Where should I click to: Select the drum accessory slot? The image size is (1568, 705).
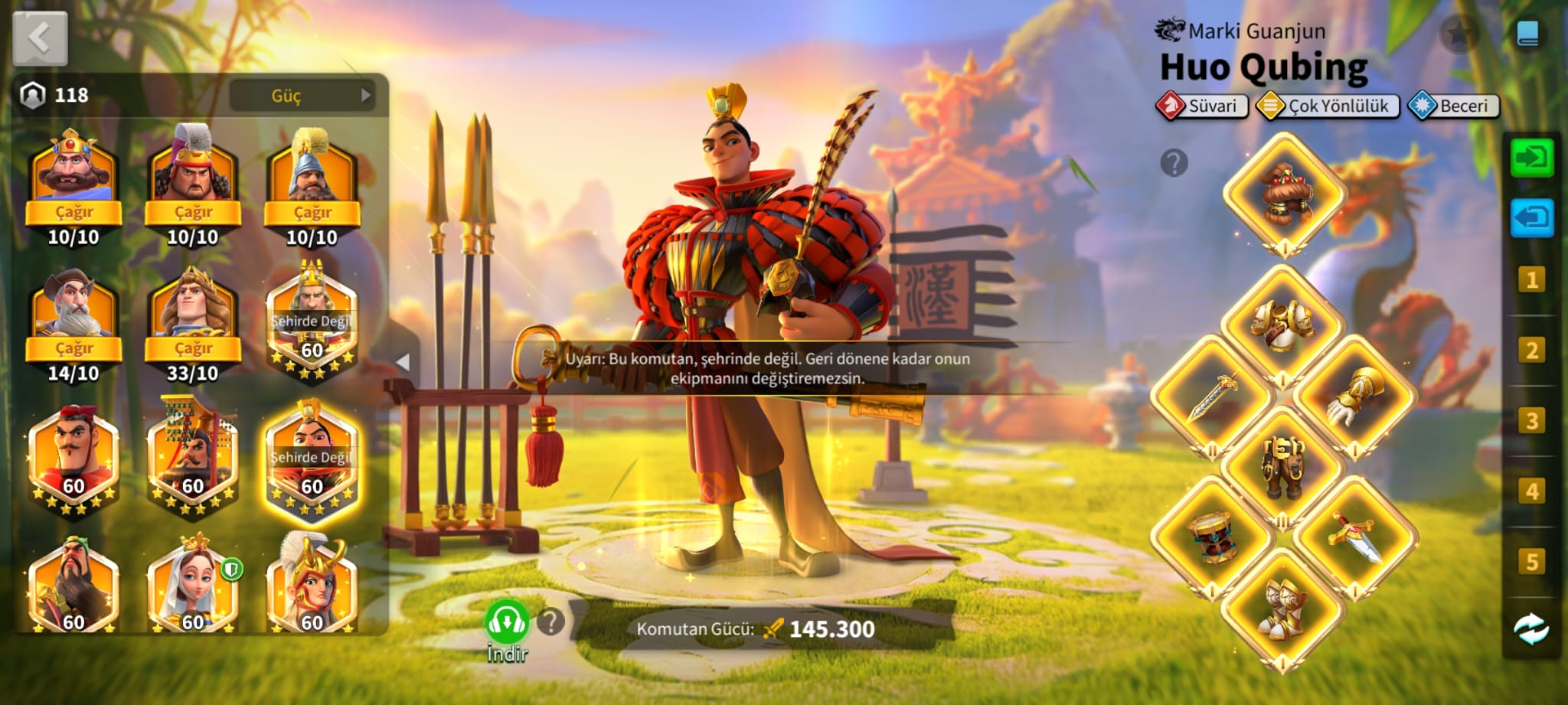click(1212, 537)
